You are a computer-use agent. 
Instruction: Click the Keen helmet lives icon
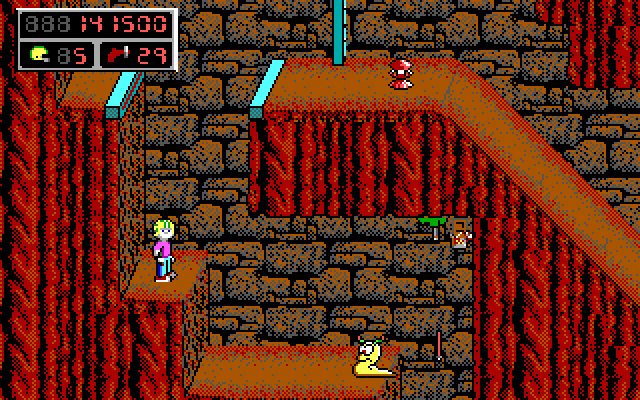[x=40, y=55]
